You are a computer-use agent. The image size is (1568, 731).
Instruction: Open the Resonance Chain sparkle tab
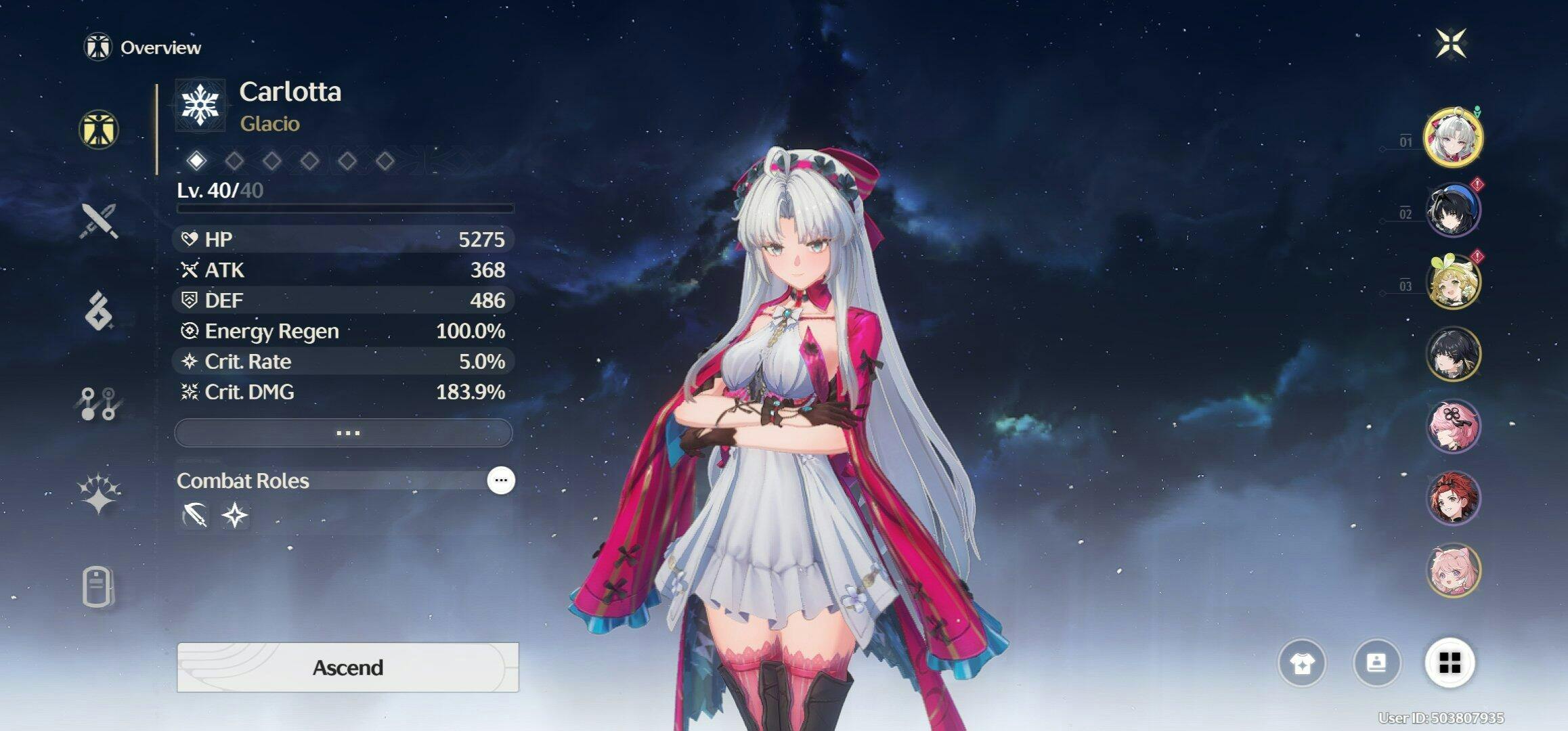(x=99, y=493)
